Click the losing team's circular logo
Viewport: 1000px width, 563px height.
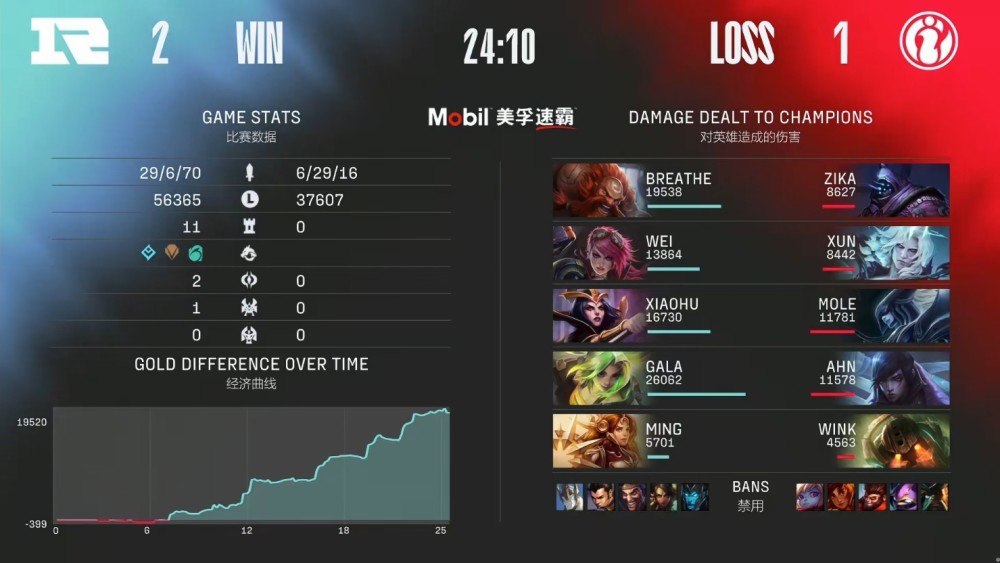pos(928,42)
